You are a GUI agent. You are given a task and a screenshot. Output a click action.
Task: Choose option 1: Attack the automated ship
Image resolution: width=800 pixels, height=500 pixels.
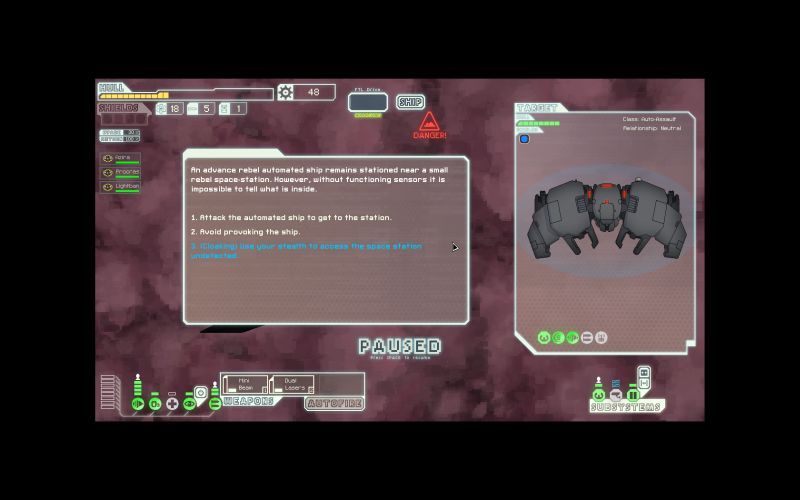click(x=291, y=217)
